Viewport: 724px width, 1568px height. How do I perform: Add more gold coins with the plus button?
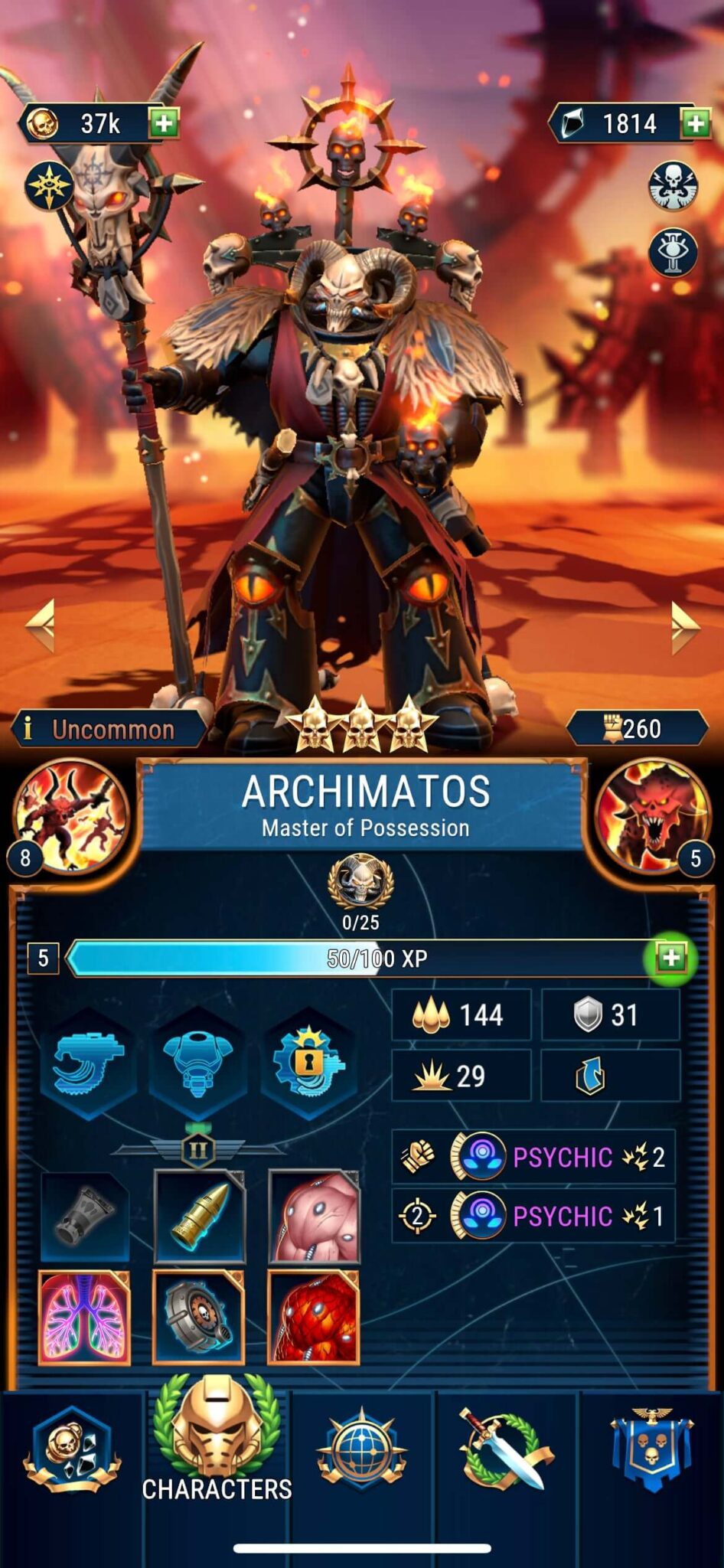click(x=163, y=122)
